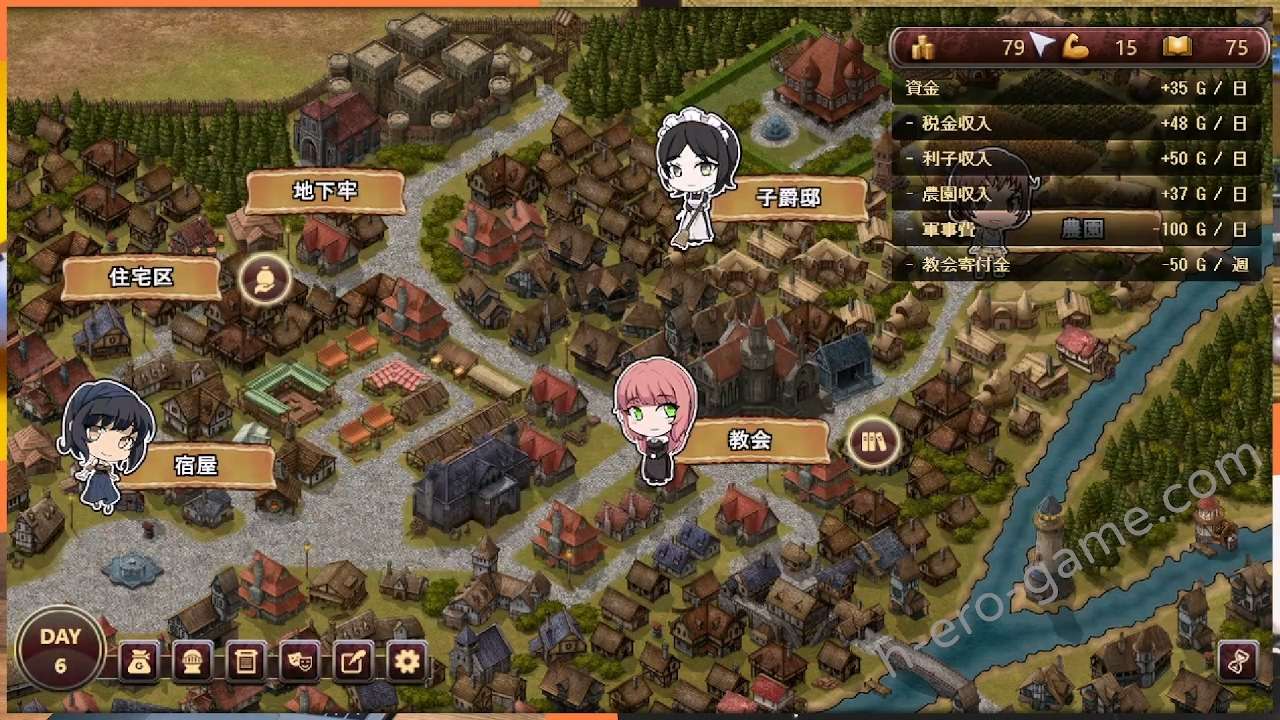This screenshot has height=720, width=1280.
Task: Open the 地下牢 dungeon location
Action: (325, 192)
